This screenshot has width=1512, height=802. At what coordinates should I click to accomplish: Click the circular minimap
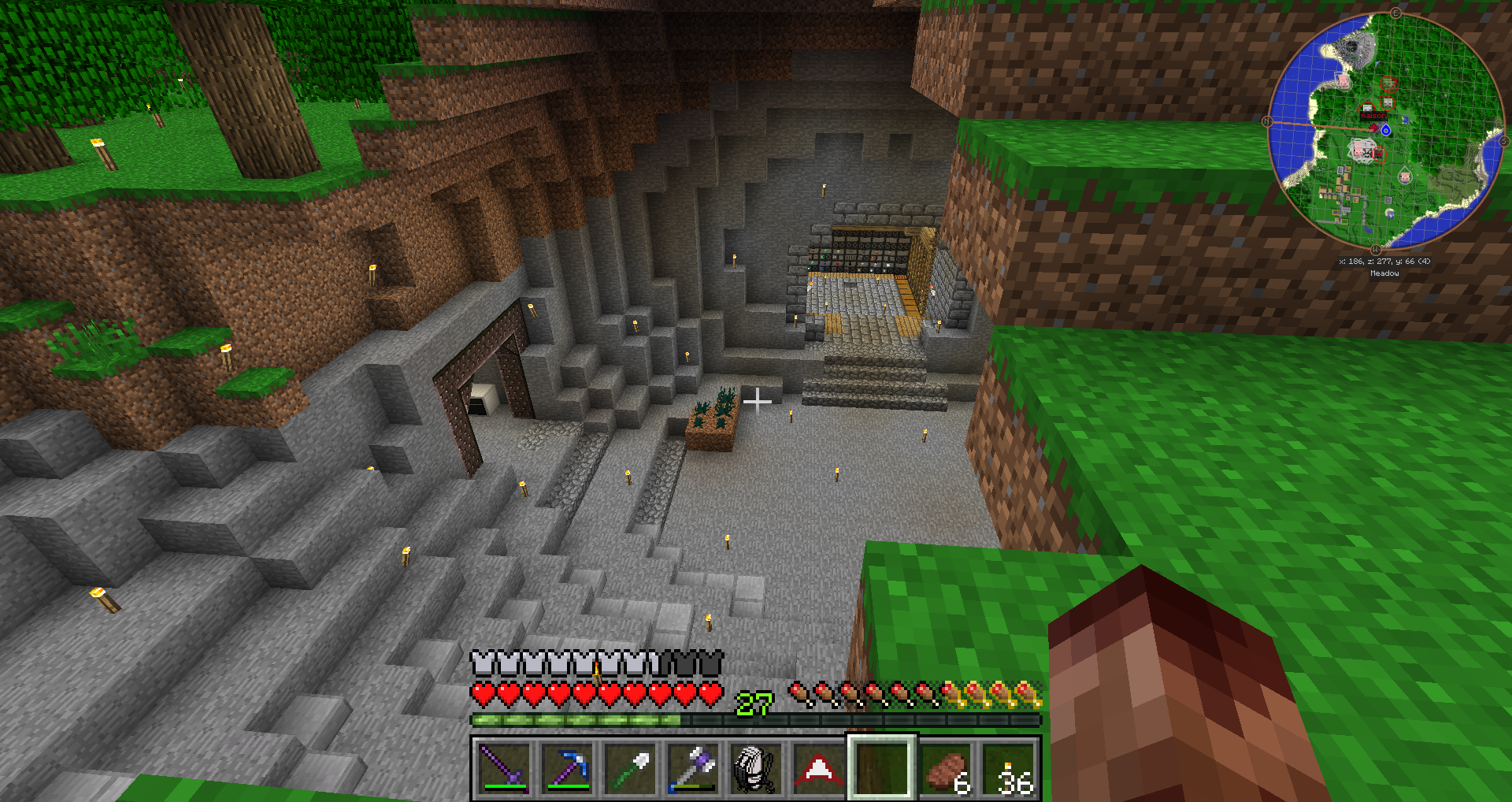pos(1385,131)
